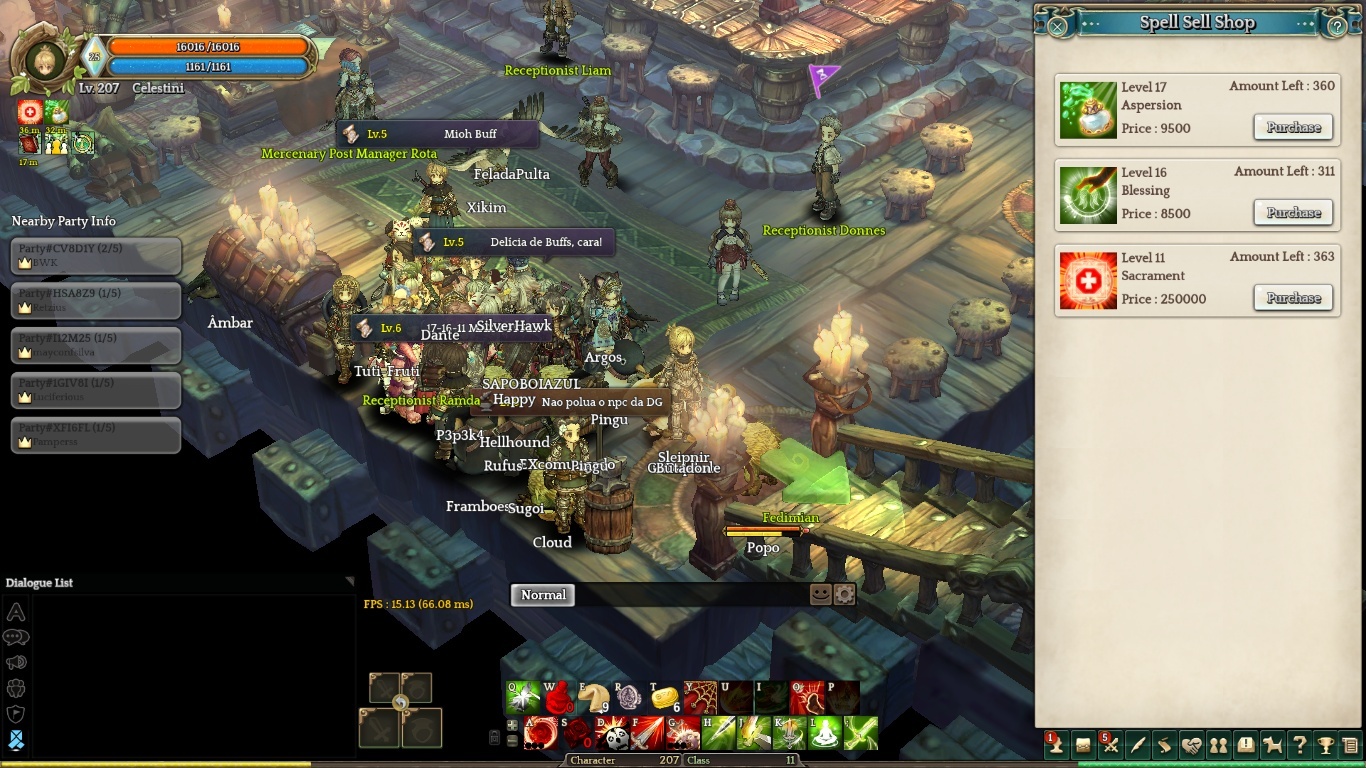This screenshot has width=1366, height=768.
Task: Open the handshake heart friends menu
Action: tap(1191, 745)
